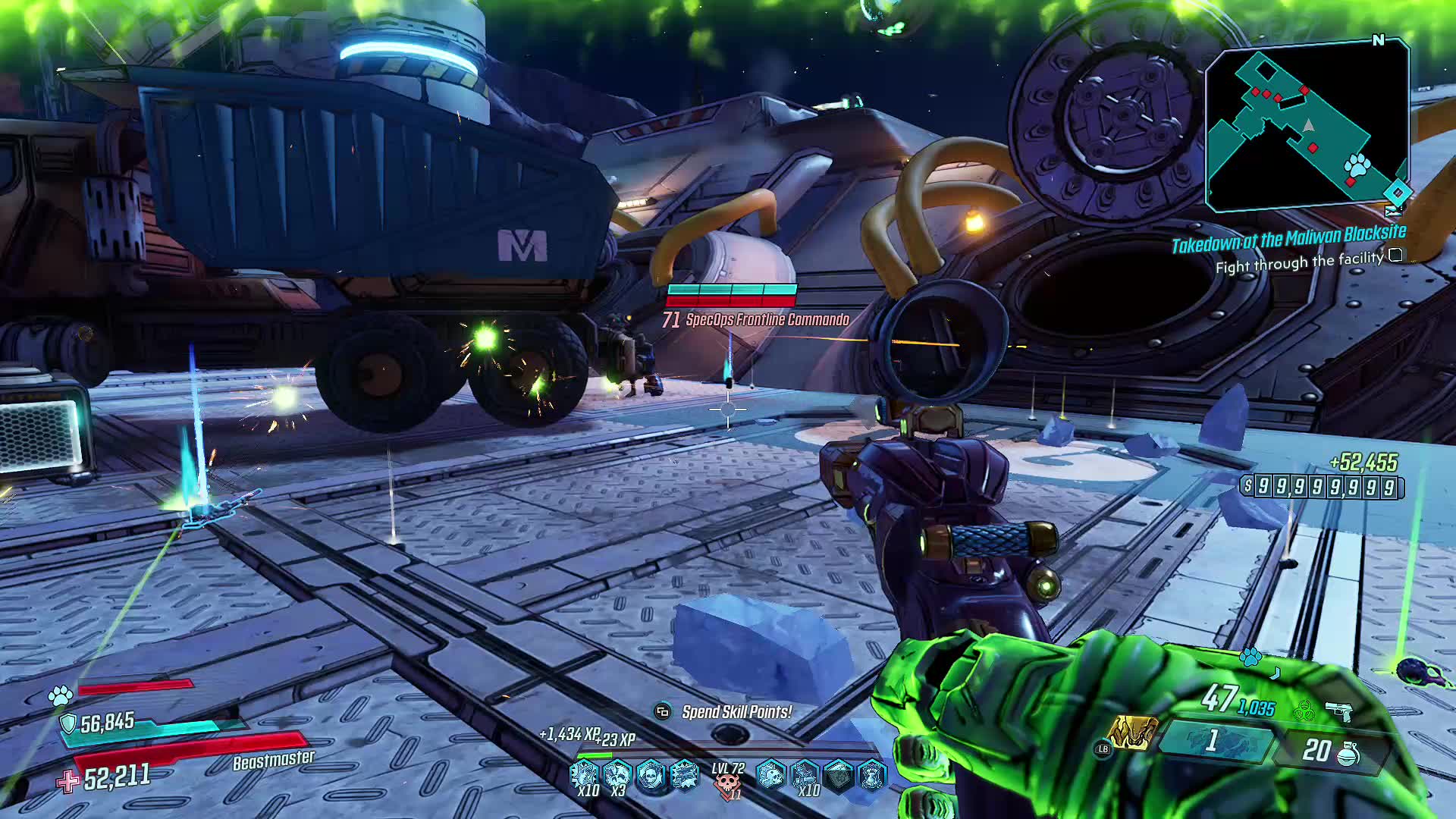Click the hourglass buff hexagon icon
The height and width of the screenshot is (819, 1456).
click(871, 775)
